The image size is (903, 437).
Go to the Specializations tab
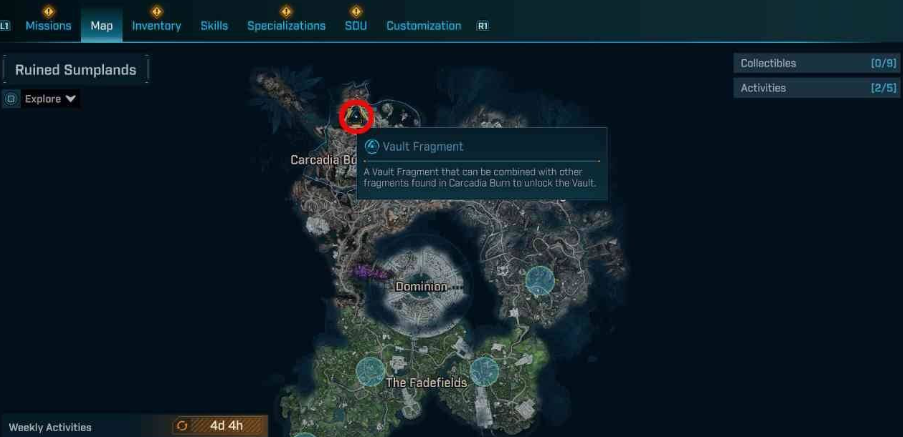tap(286, 26)
